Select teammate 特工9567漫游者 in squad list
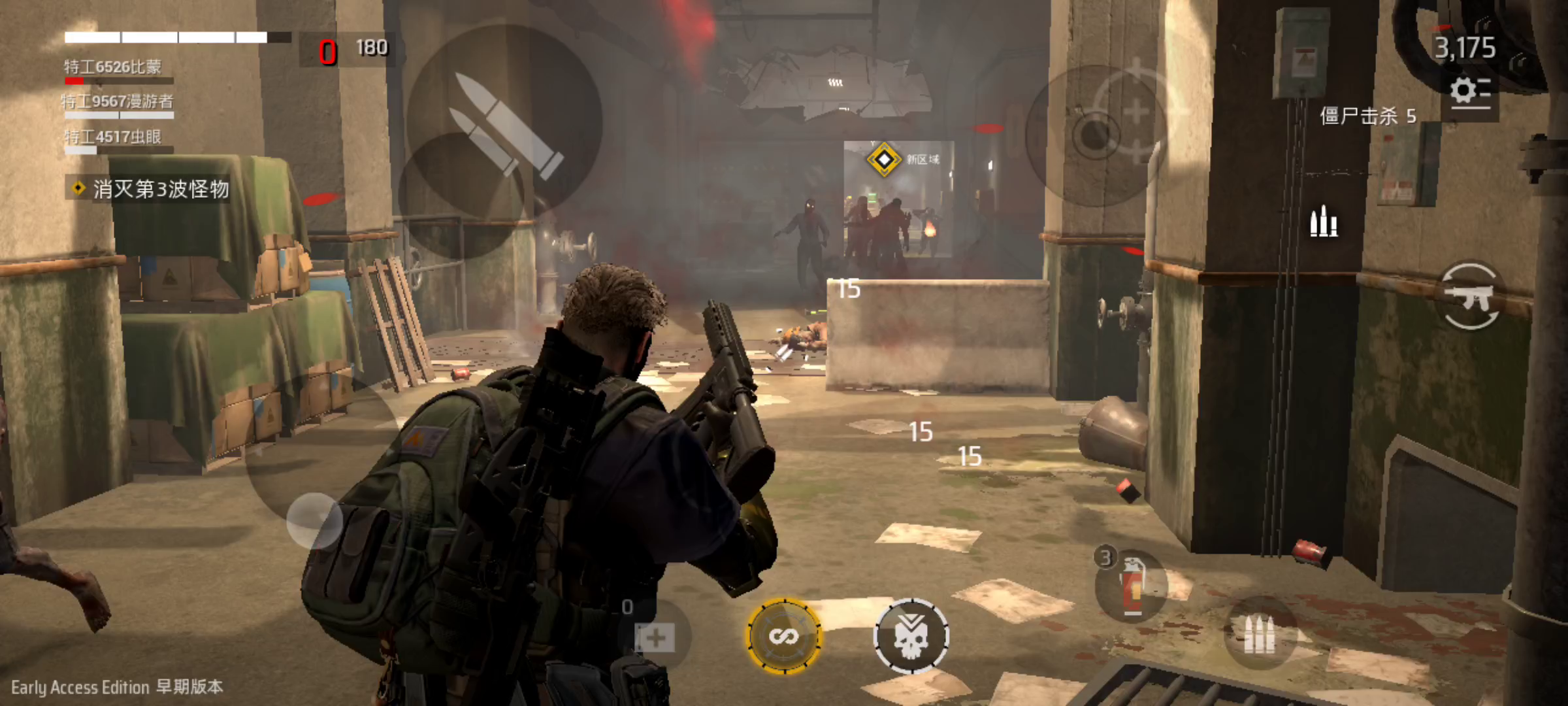 tap(118, 102)
